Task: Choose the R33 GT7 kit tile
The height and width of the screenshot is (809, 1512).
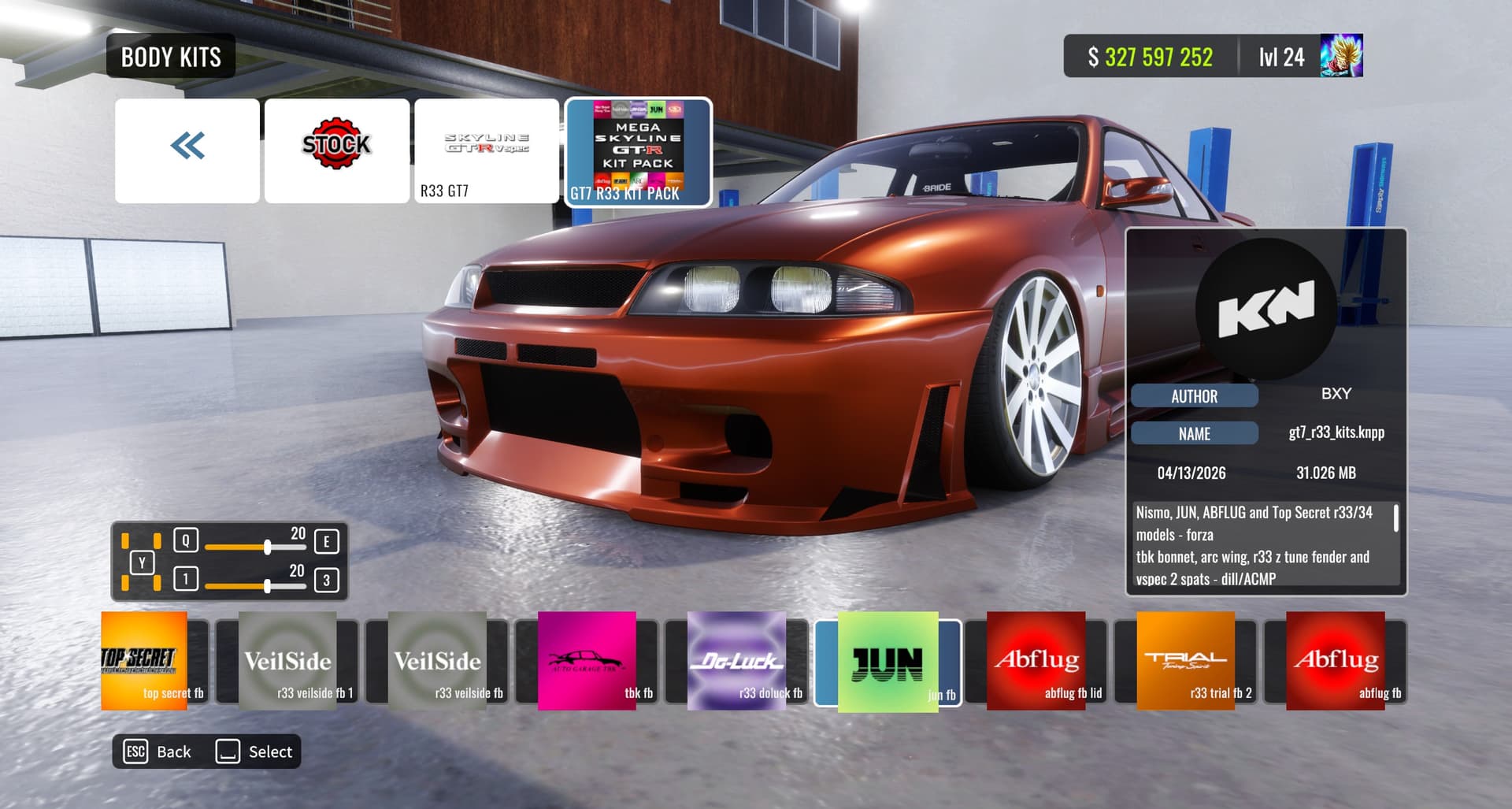Action: (x=487, y=150)
